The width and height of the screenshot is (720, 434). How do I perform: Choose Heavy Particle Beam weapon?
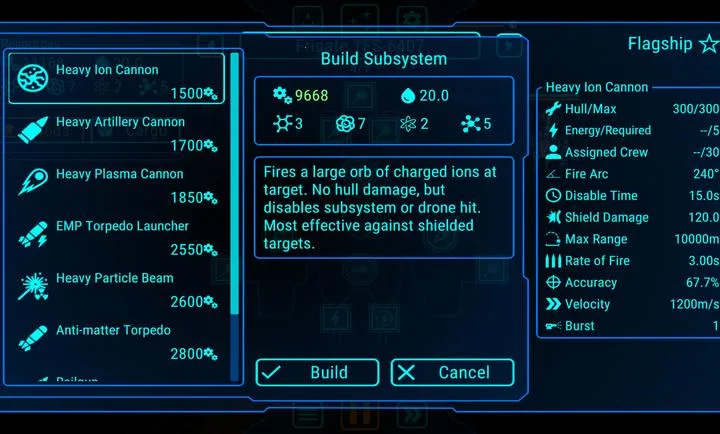(x=117, y=288)
